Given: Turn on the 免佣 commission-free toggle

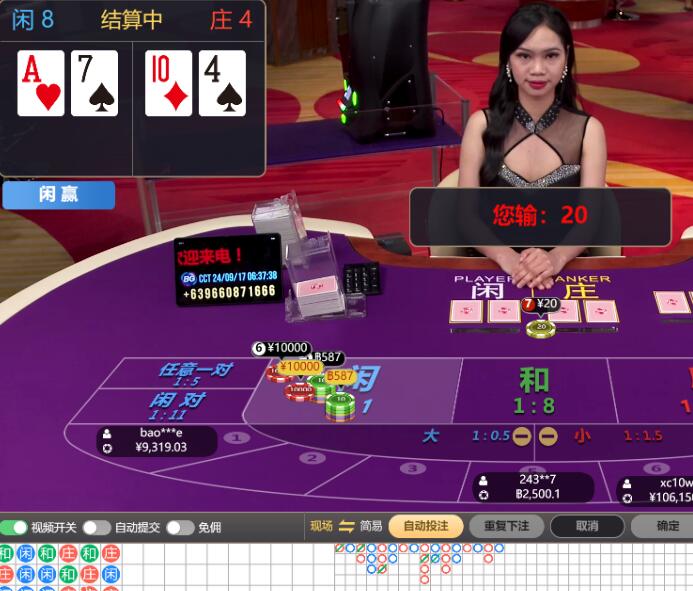Looking at the screenshot, I should 179,527.
